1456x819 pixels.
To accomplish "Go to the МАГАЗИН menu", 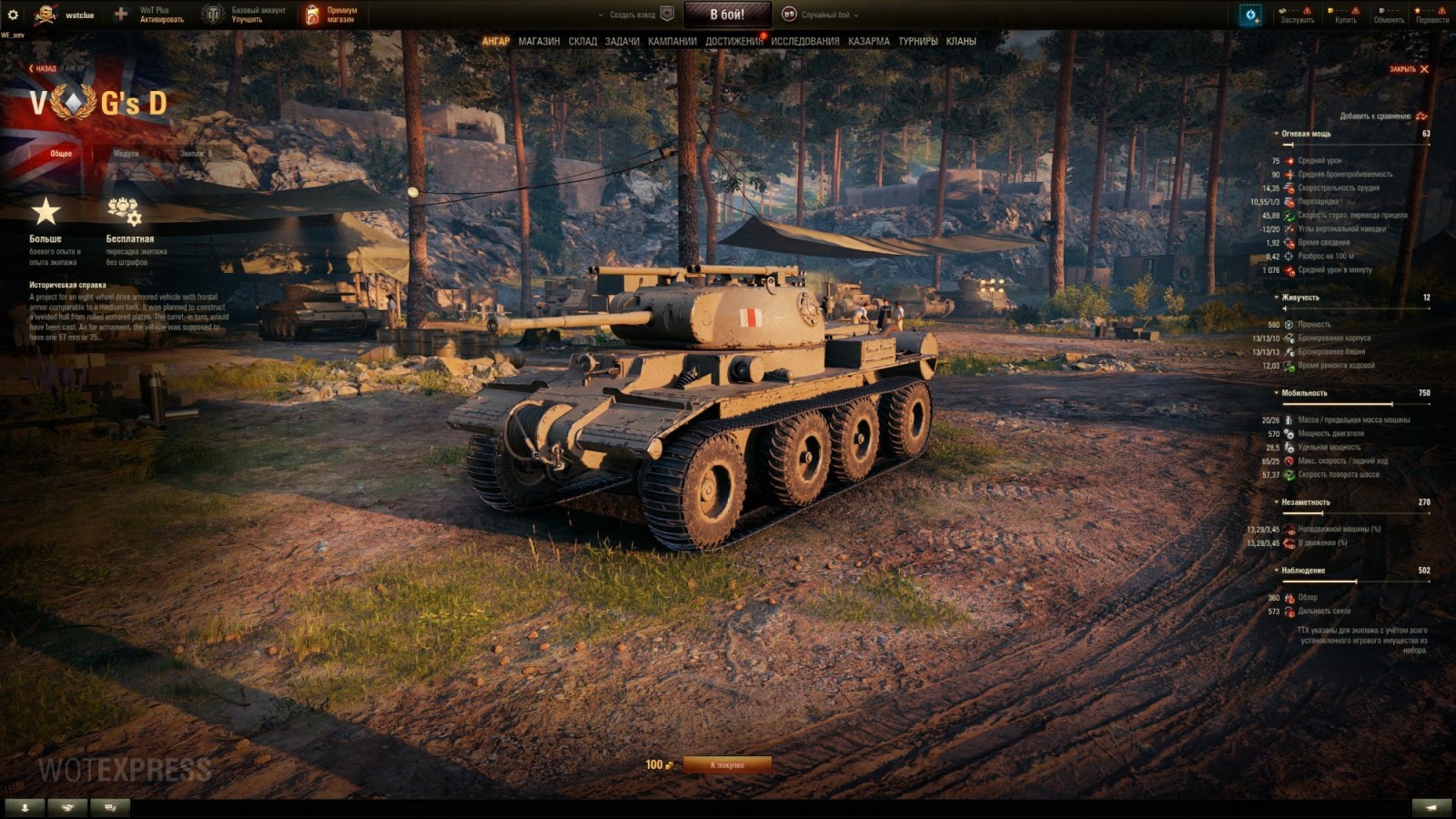I will coord(539,41).
